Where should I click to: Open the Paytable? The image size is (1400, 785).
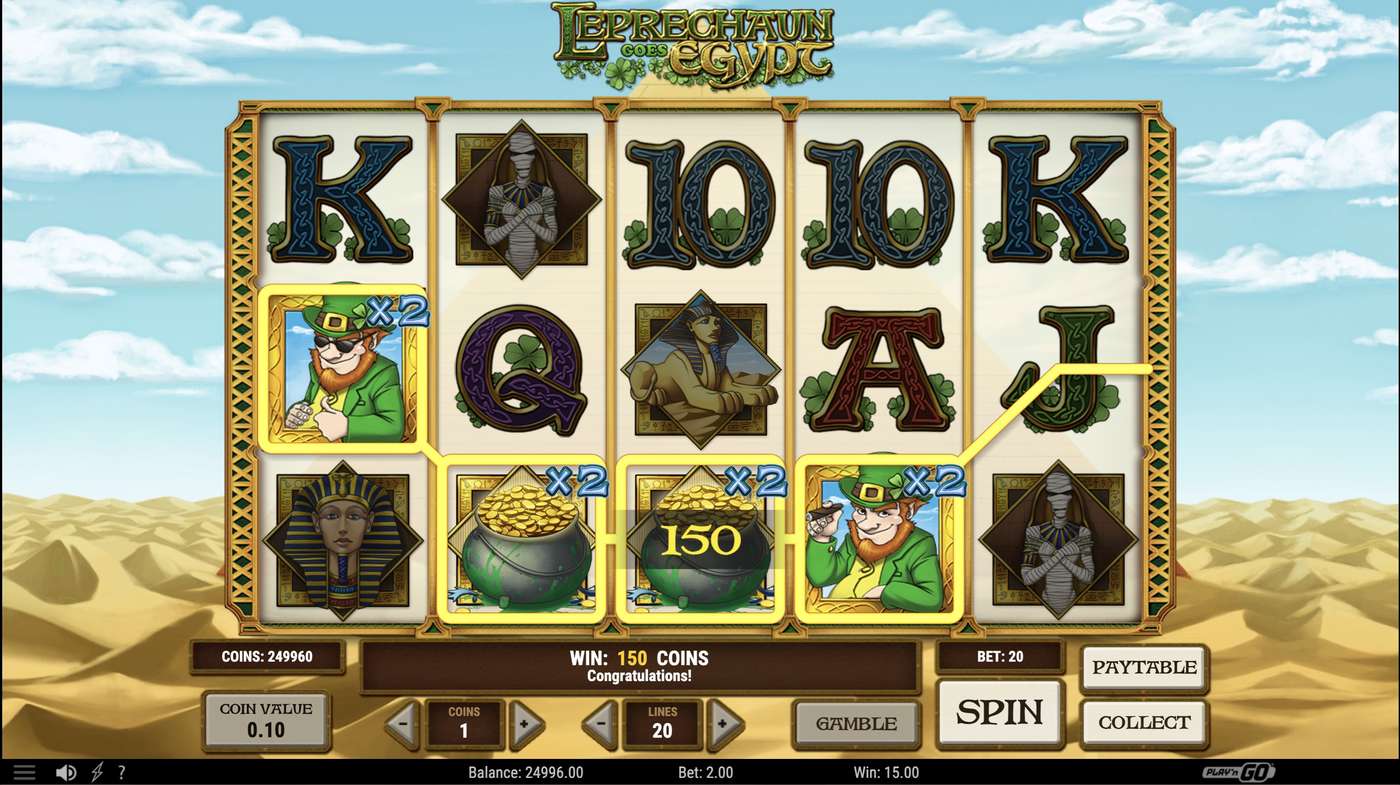[1144, 667]
